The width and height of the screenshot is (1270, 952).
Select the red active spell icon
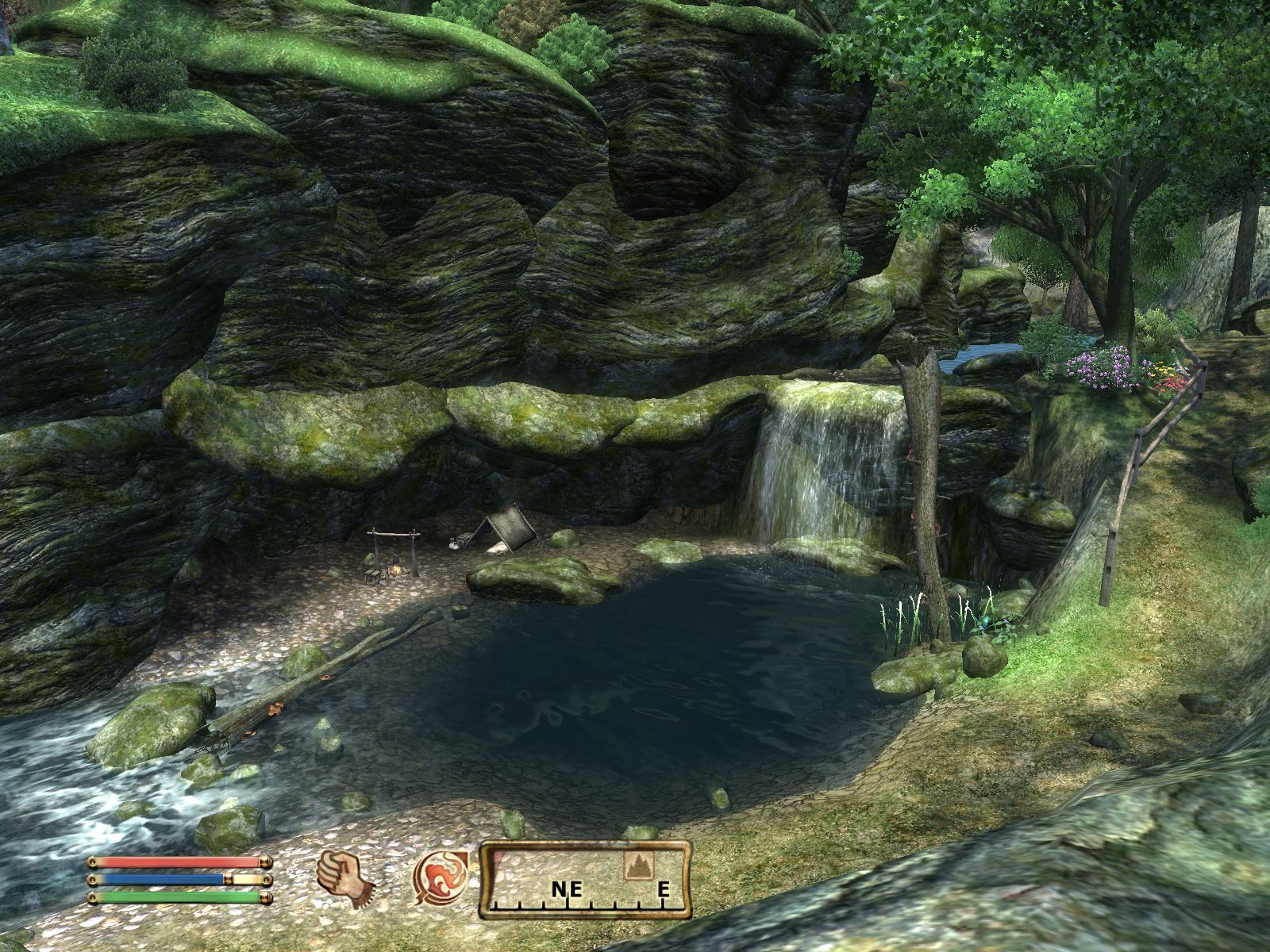(437, 879)
